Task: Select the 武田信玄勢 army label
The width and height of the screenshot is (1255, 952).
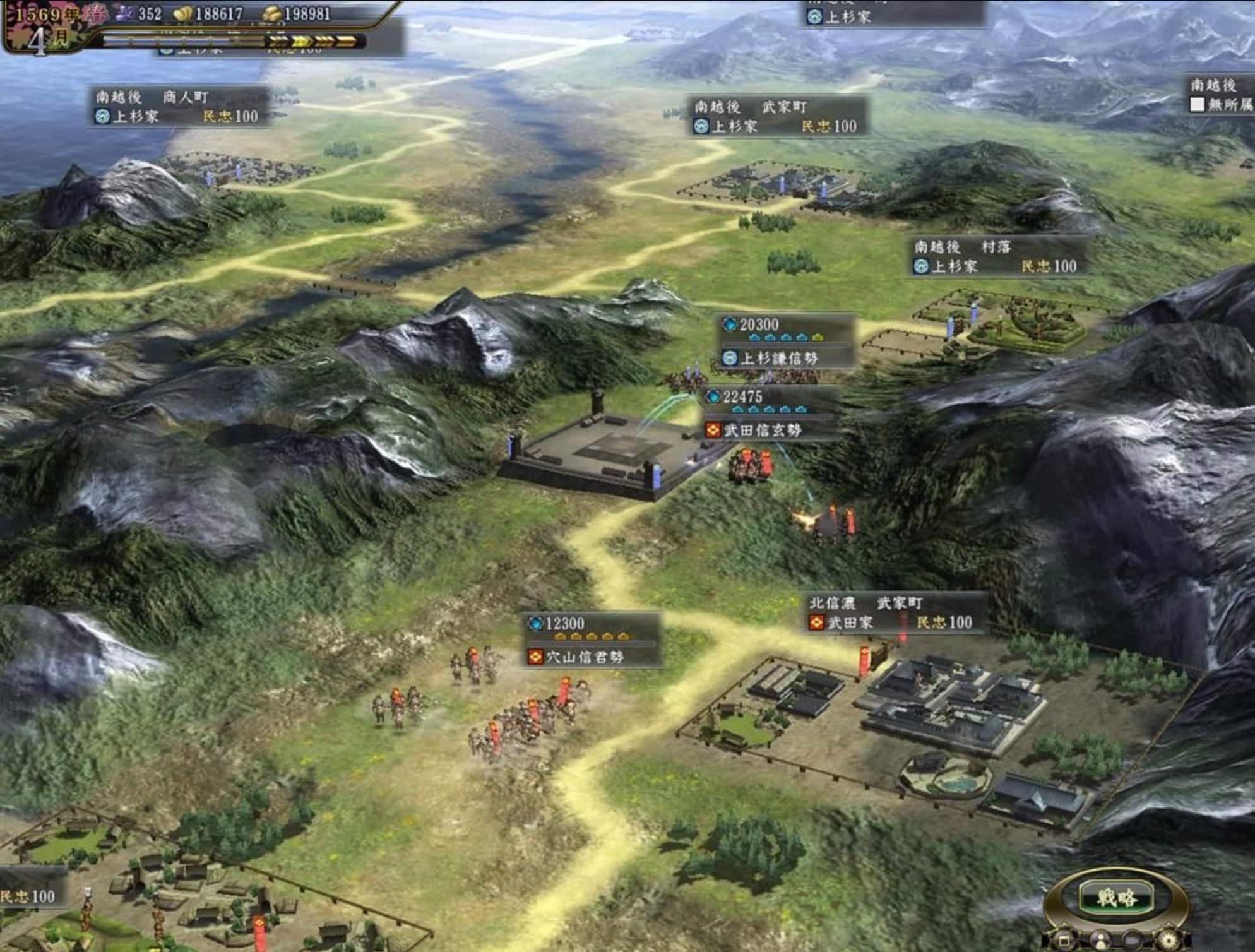Action: (762, 430)
